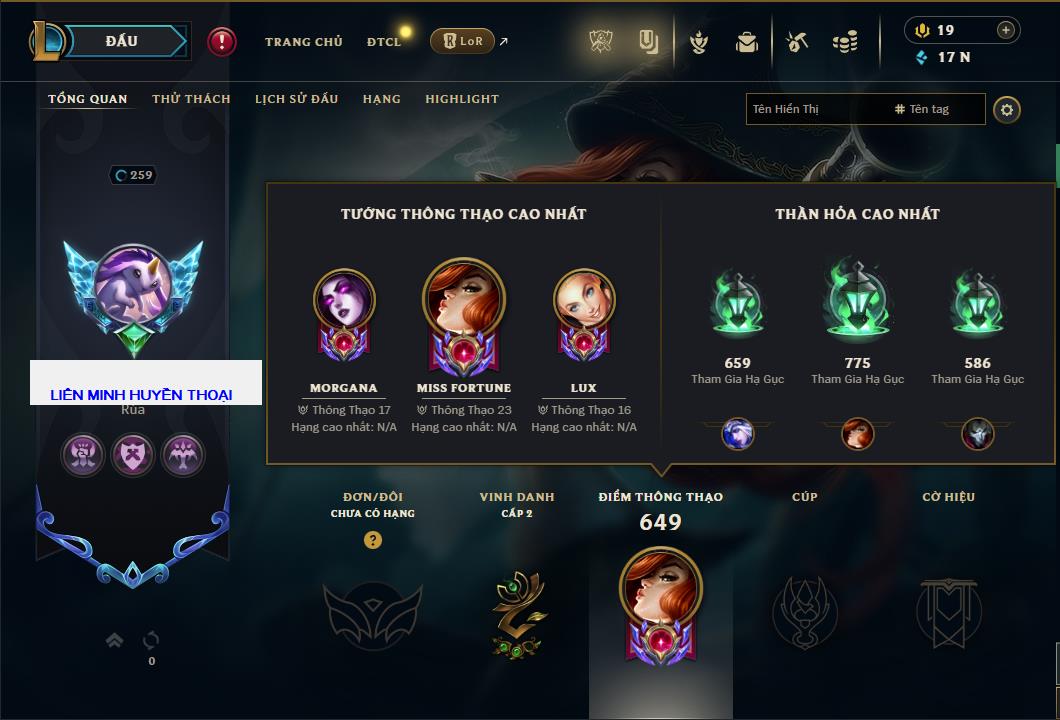Click the question mark under ĐƠN/ĐÔI
The image size is (1060, 720).
[x=373, y=540]
